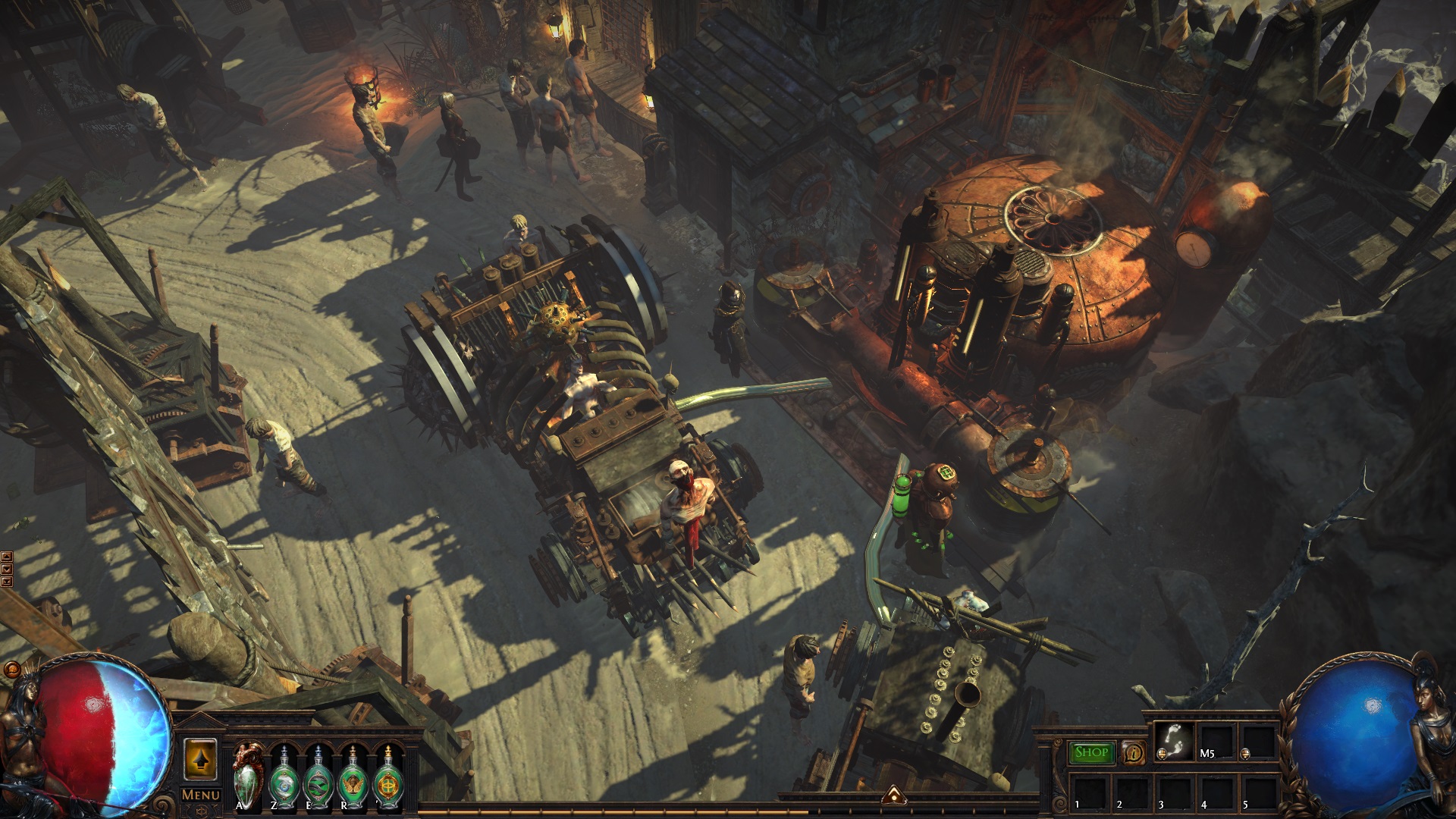Jump chat to bottom with bar-arrow button
Image resolution: width=1456 pixels, height=819 pixels.
coord(7,581)
